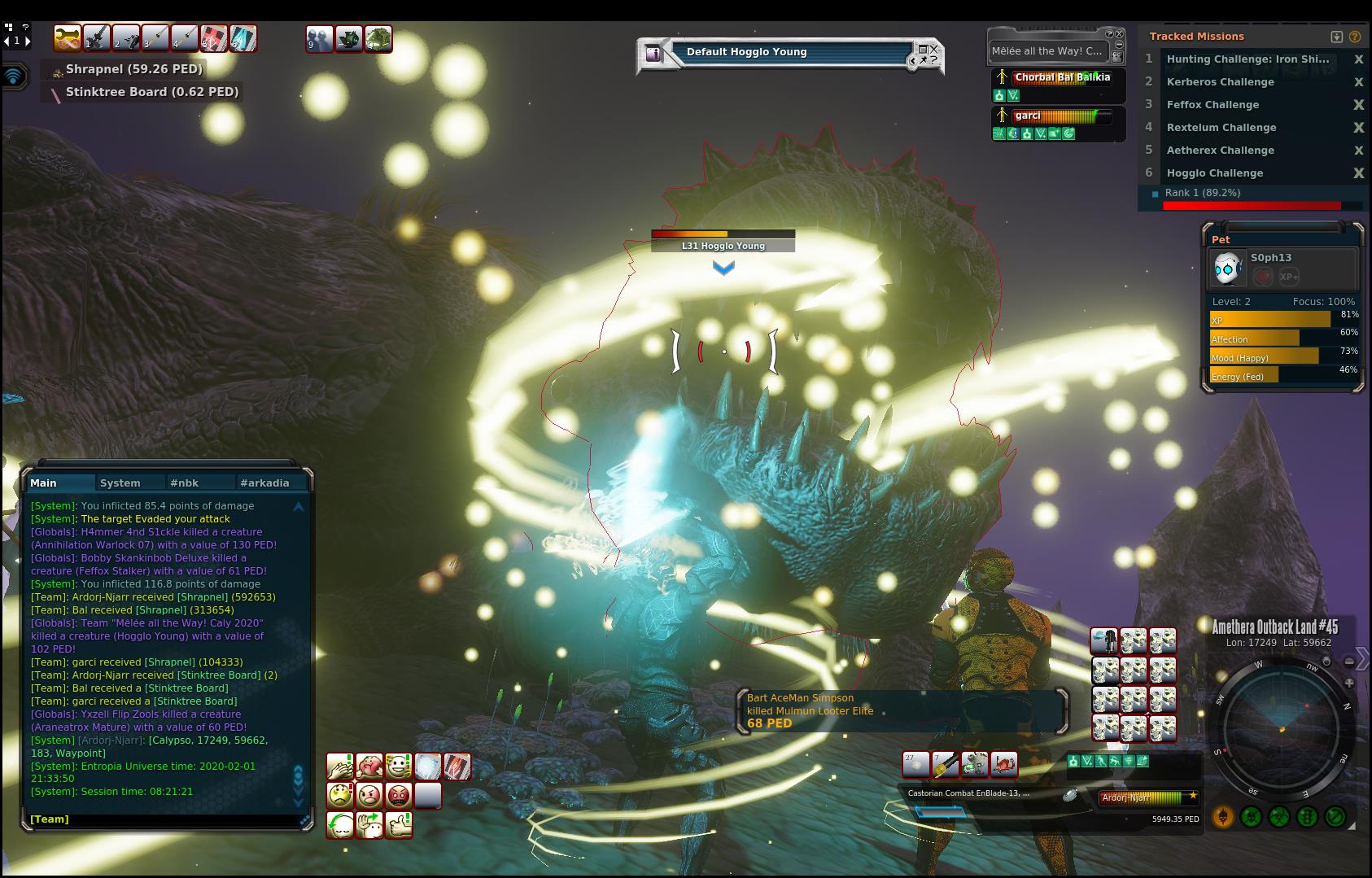Use the clapping hands emote

(x=340, y=767)
